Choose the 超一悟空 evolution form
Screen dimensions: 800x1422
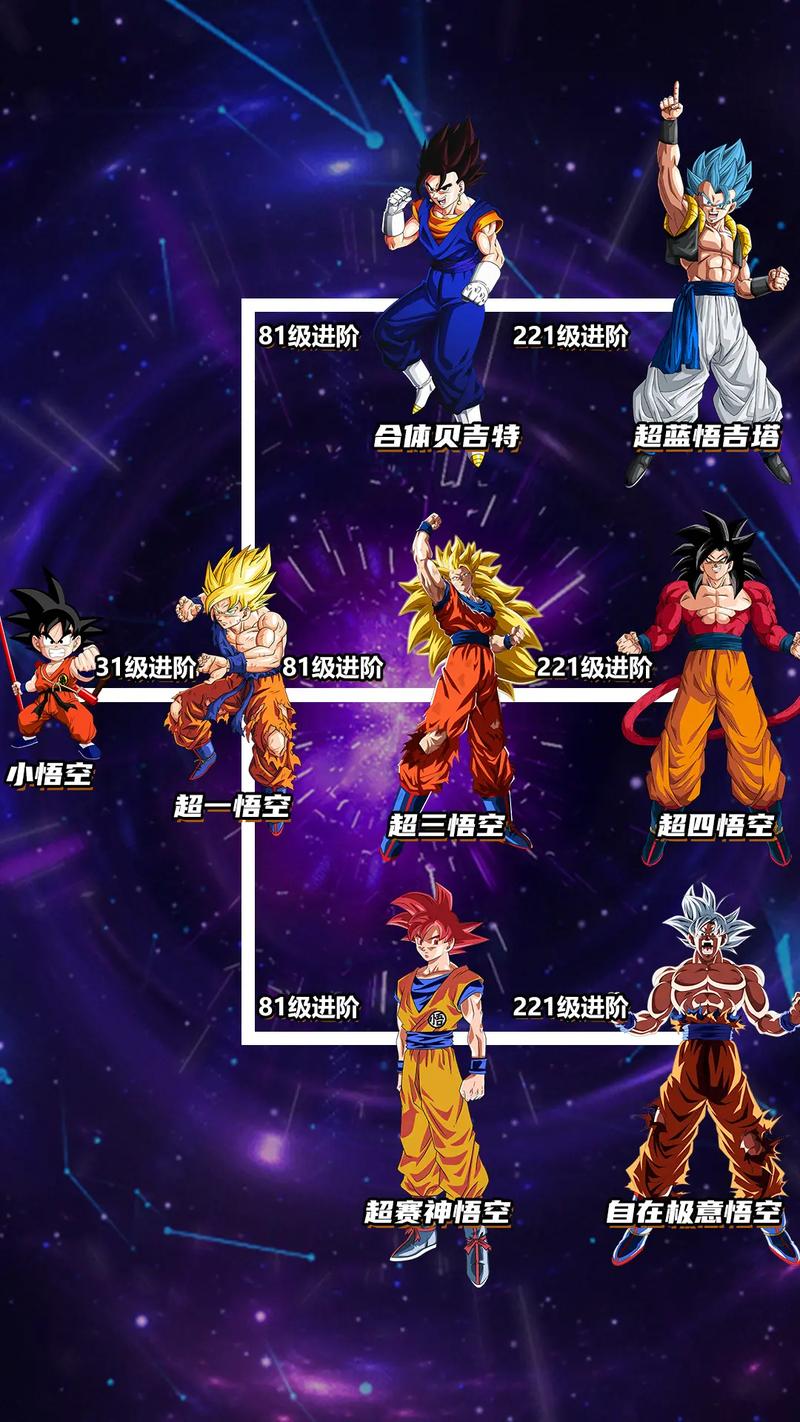coord(237,680)
